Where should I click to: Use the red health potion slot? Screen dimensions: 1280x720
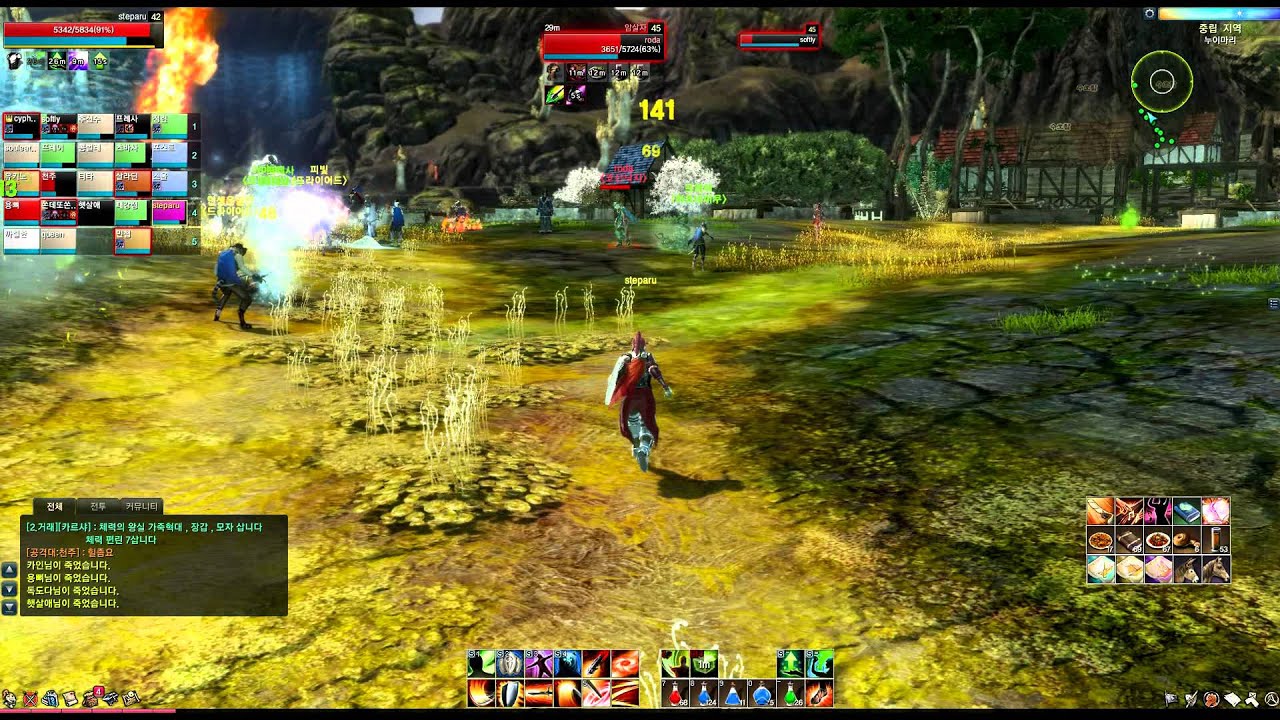[x=676, y=692]
